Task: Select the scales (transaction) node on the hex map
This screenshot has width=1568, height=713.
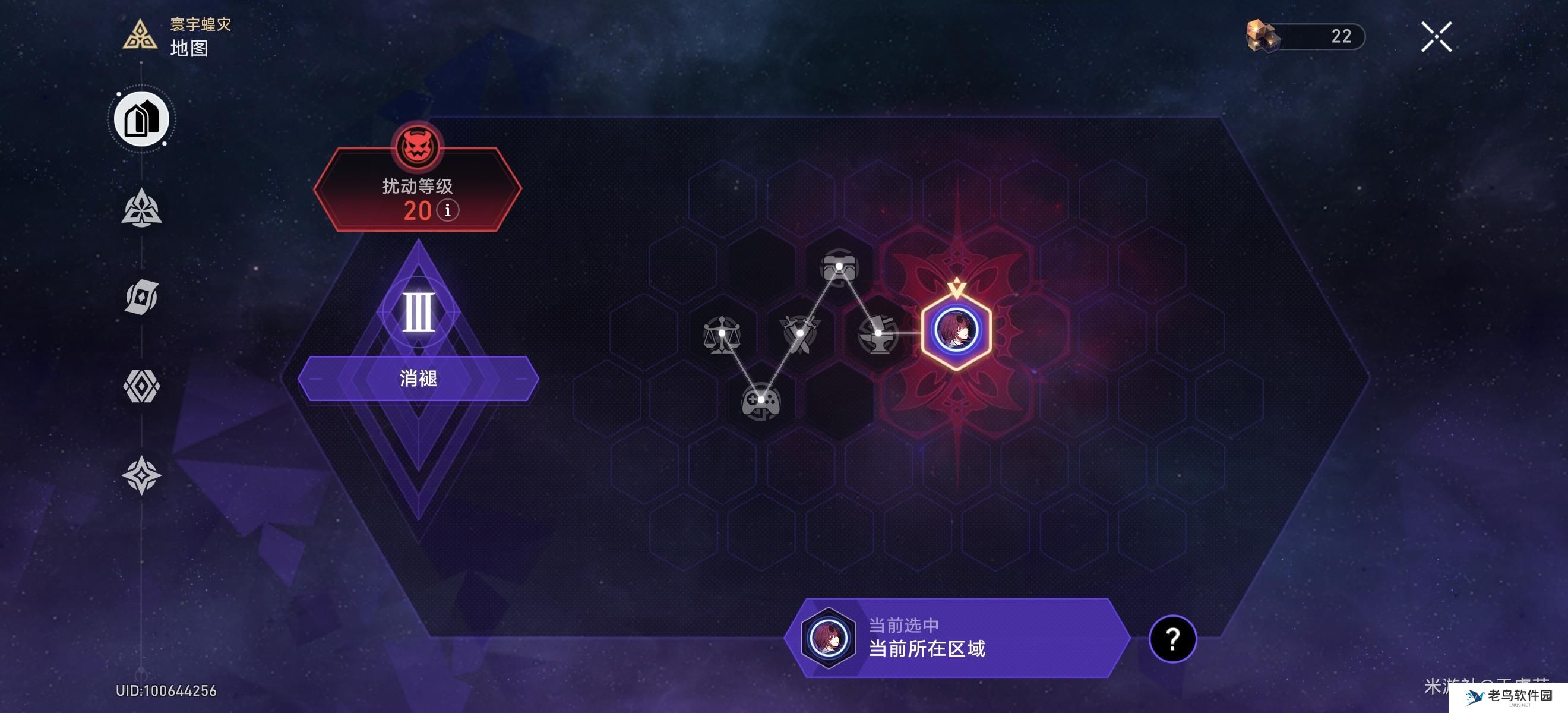Action: [723, 335]
